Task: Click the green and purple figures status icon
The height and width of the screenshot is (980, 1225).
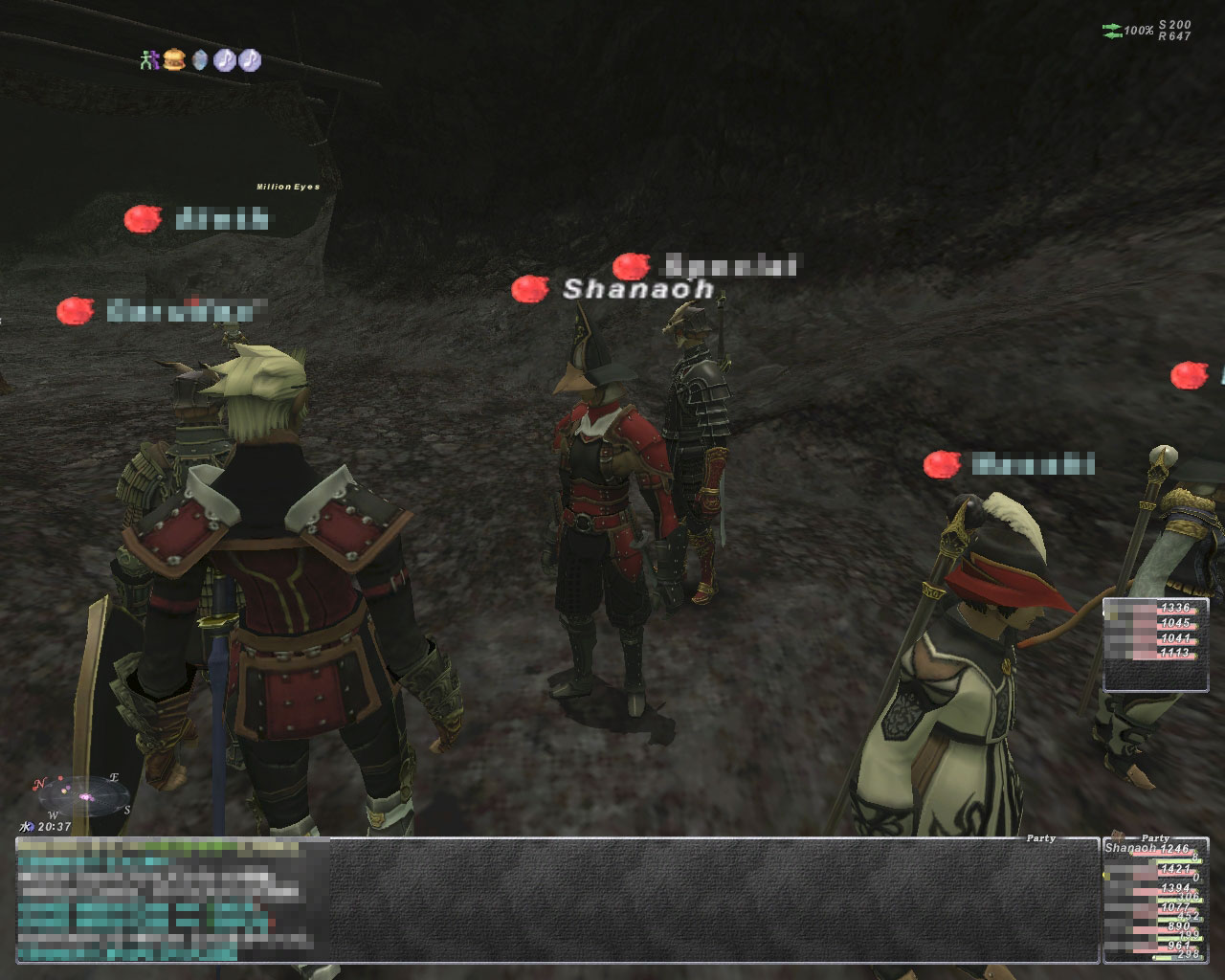Action: [x=147, y=60]
